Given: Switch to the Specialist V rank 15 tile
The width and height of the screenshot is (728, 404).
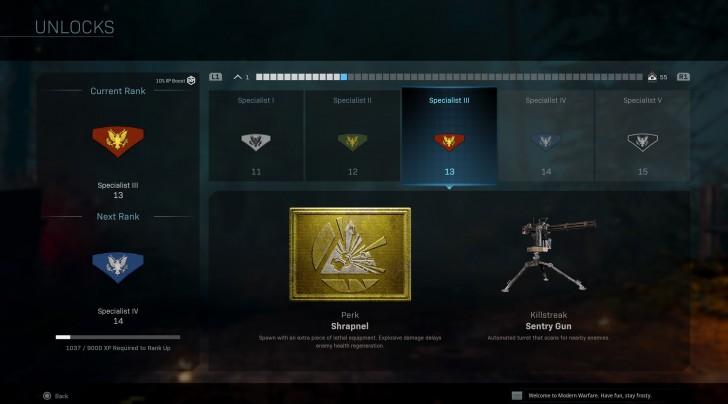Looking at the screenshot, I should [x=642, y=136].
